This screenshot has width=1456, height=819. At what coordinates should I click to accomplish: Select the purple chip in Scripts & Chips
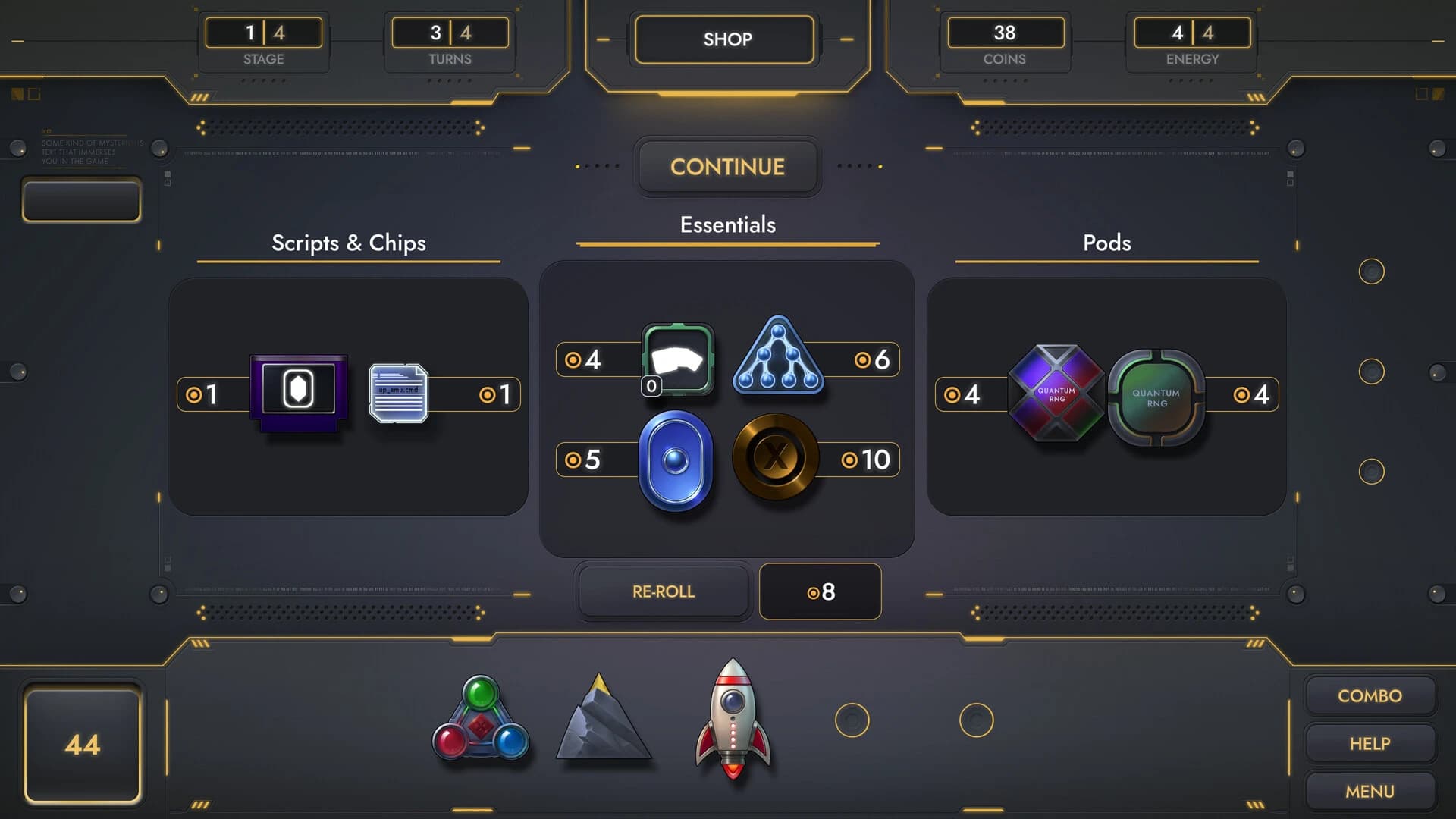pos(298,393)
